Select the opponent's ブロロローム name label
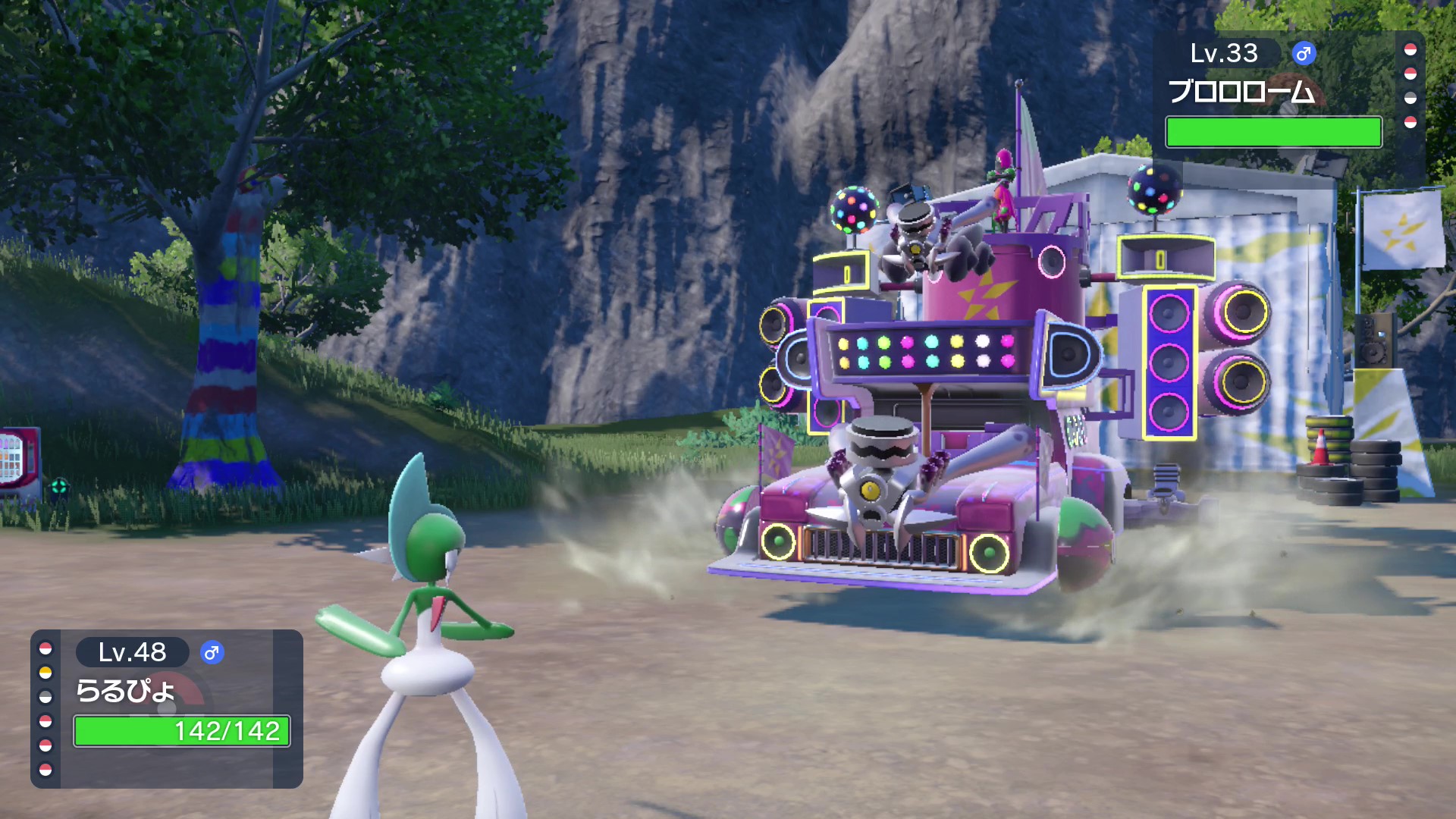 coord(1241,92)
